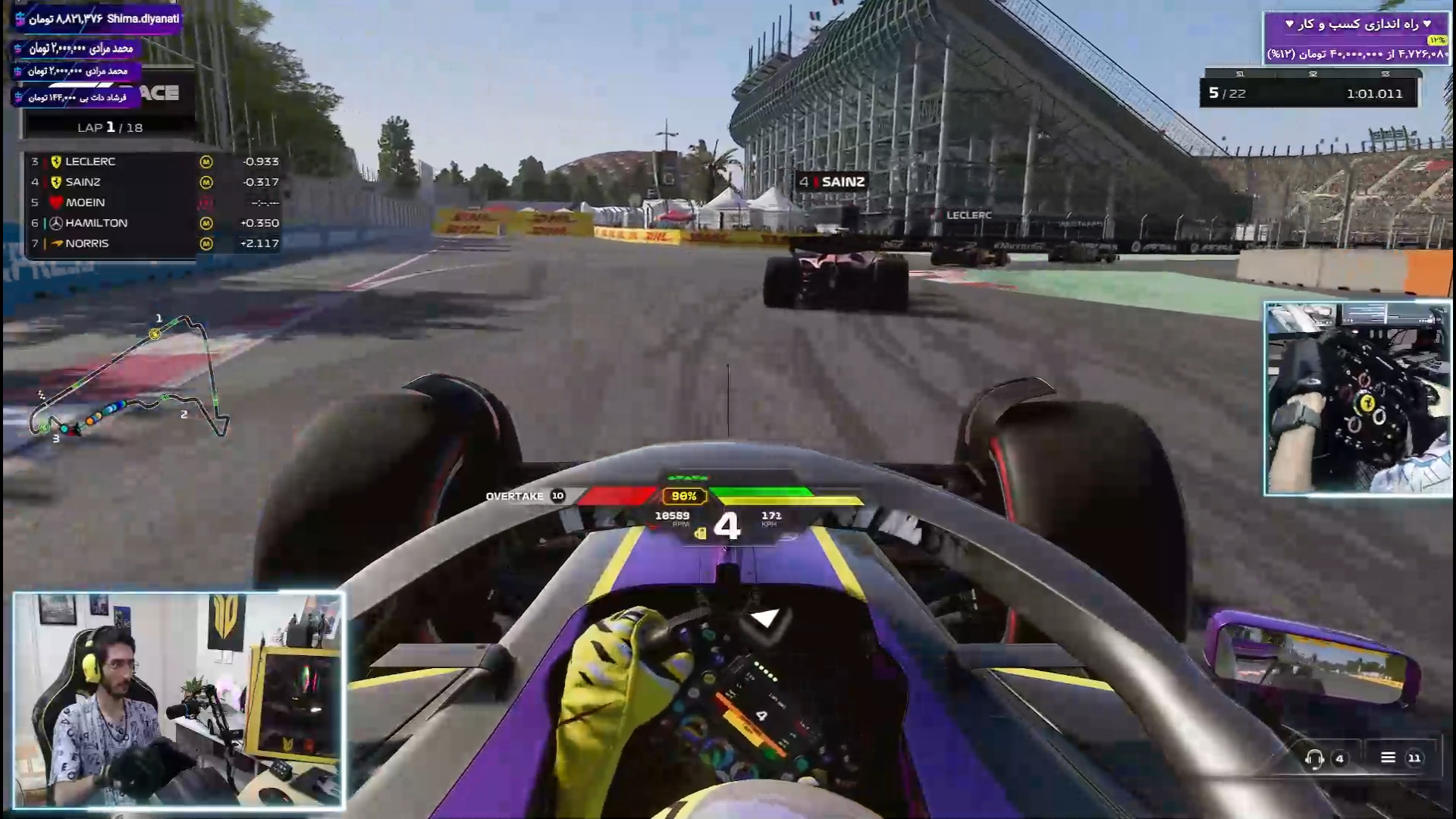Click the Sainz driver tag above car

point(833,182)
